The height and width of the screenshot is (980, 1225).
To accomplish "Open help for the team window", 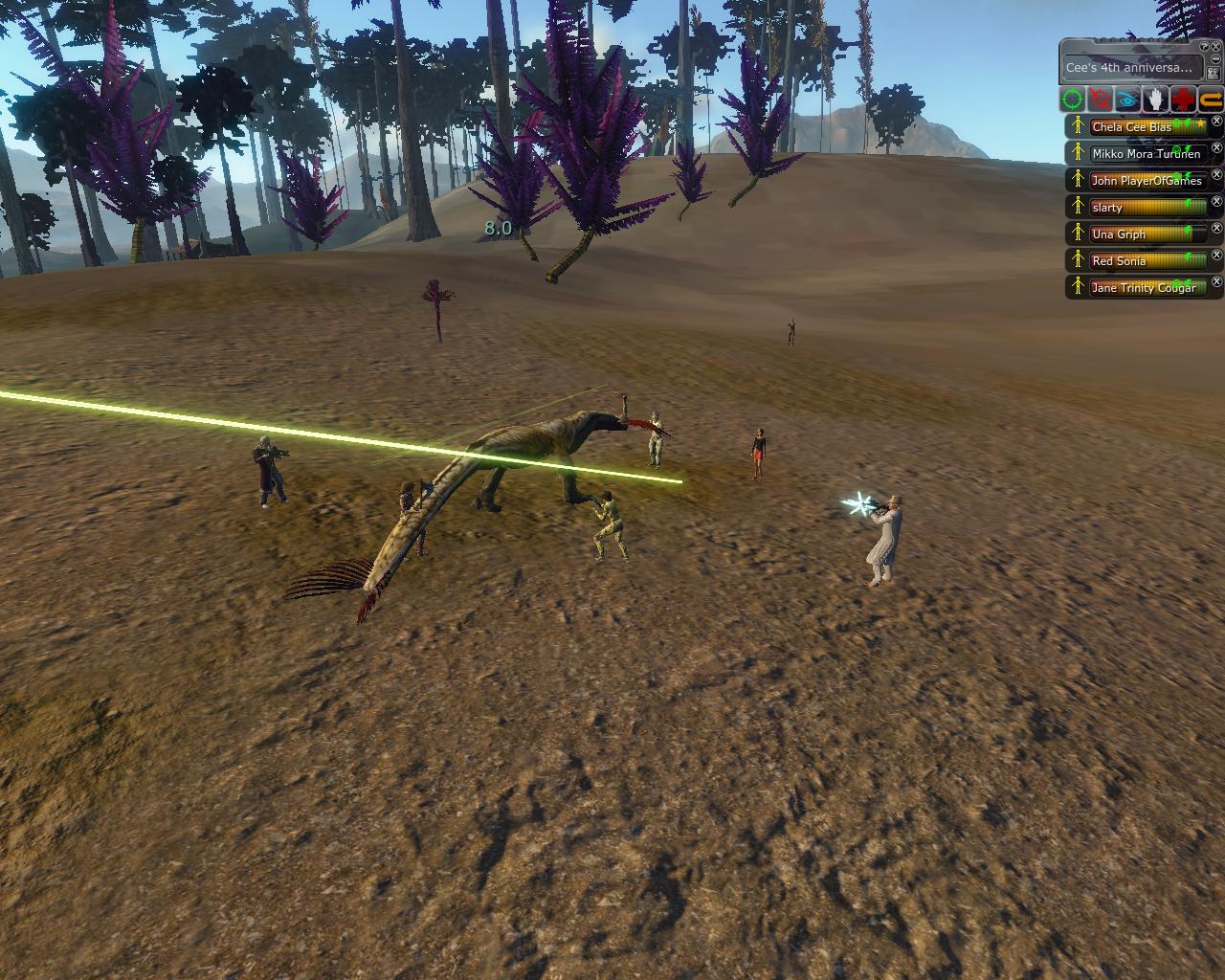I will point(1202,45).
